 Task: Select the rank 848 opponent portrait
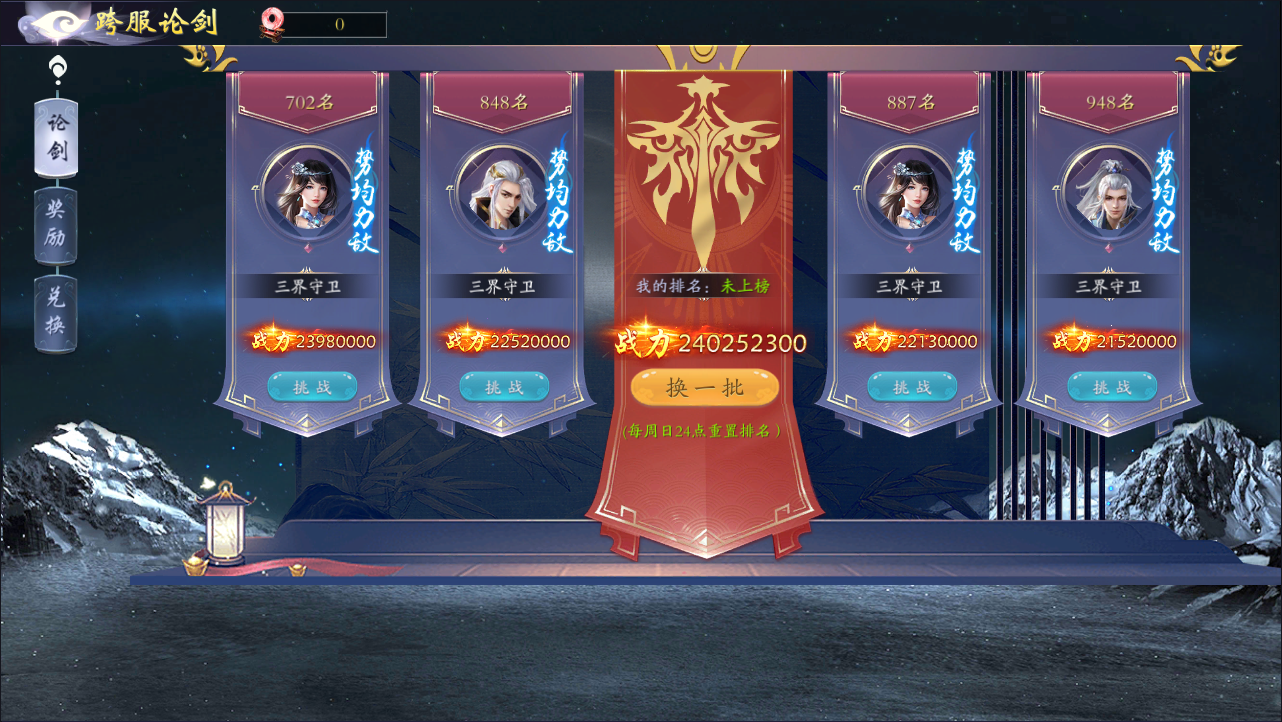[500, 190]
